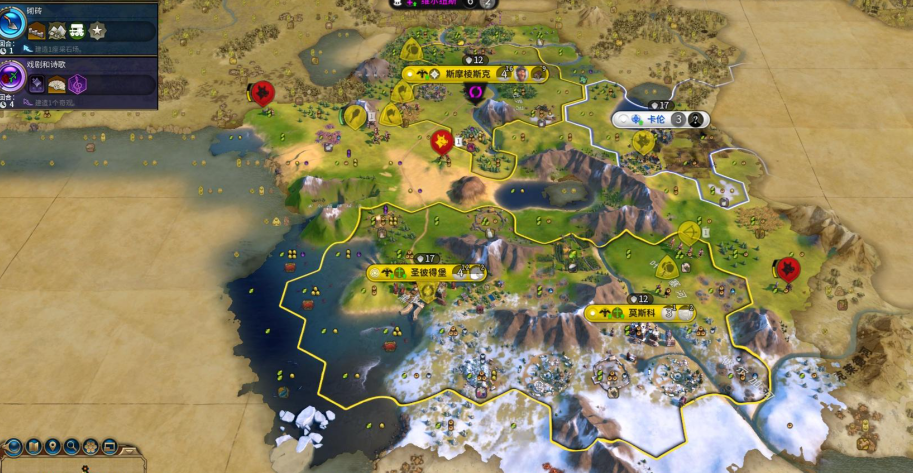Viewport: 913px width, 473px height.
Task: Toggle the minimap size button
Action: pyautogui.click(x=109, y=446)
